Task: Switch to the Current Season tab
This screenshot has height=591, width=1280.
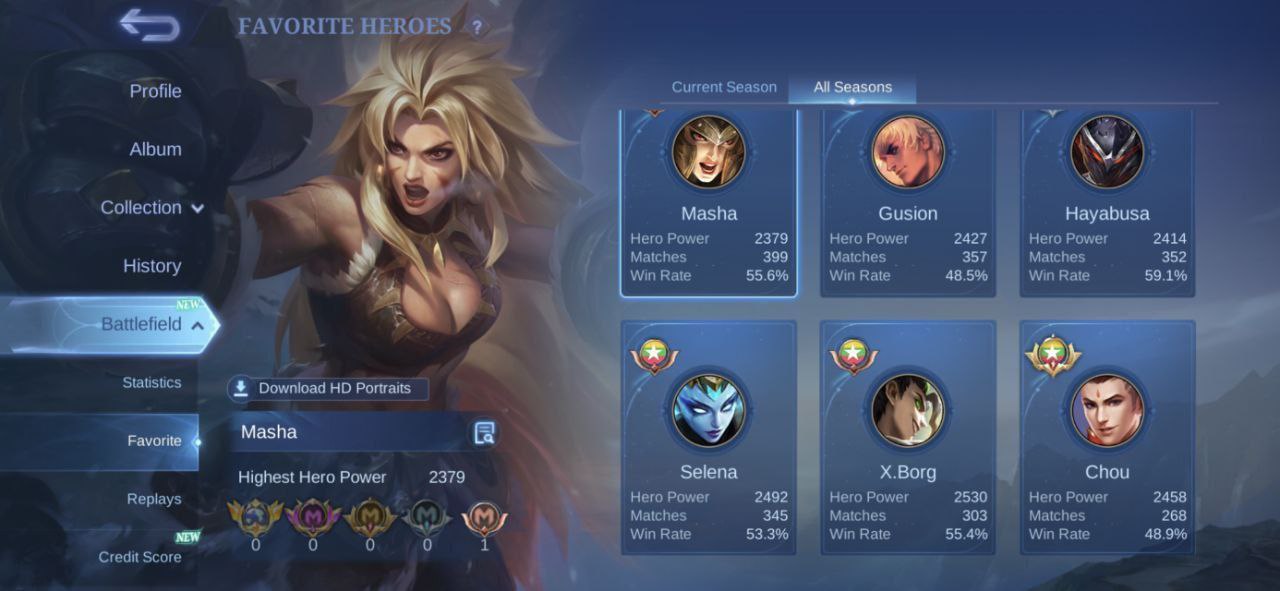Action: tap(724, 87)
